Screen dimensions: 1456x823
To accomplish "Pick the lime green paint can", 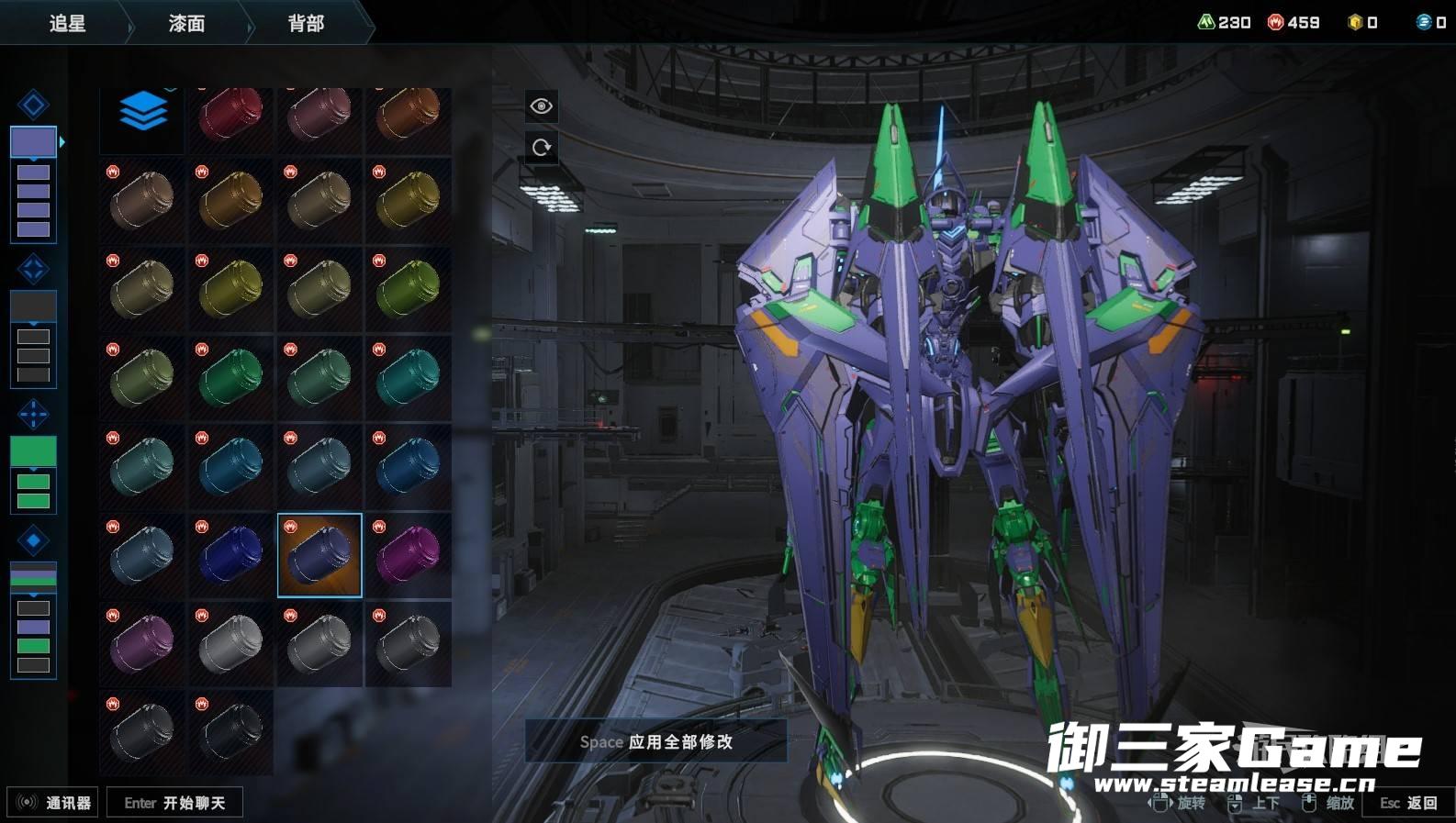I will click(408, 288).
